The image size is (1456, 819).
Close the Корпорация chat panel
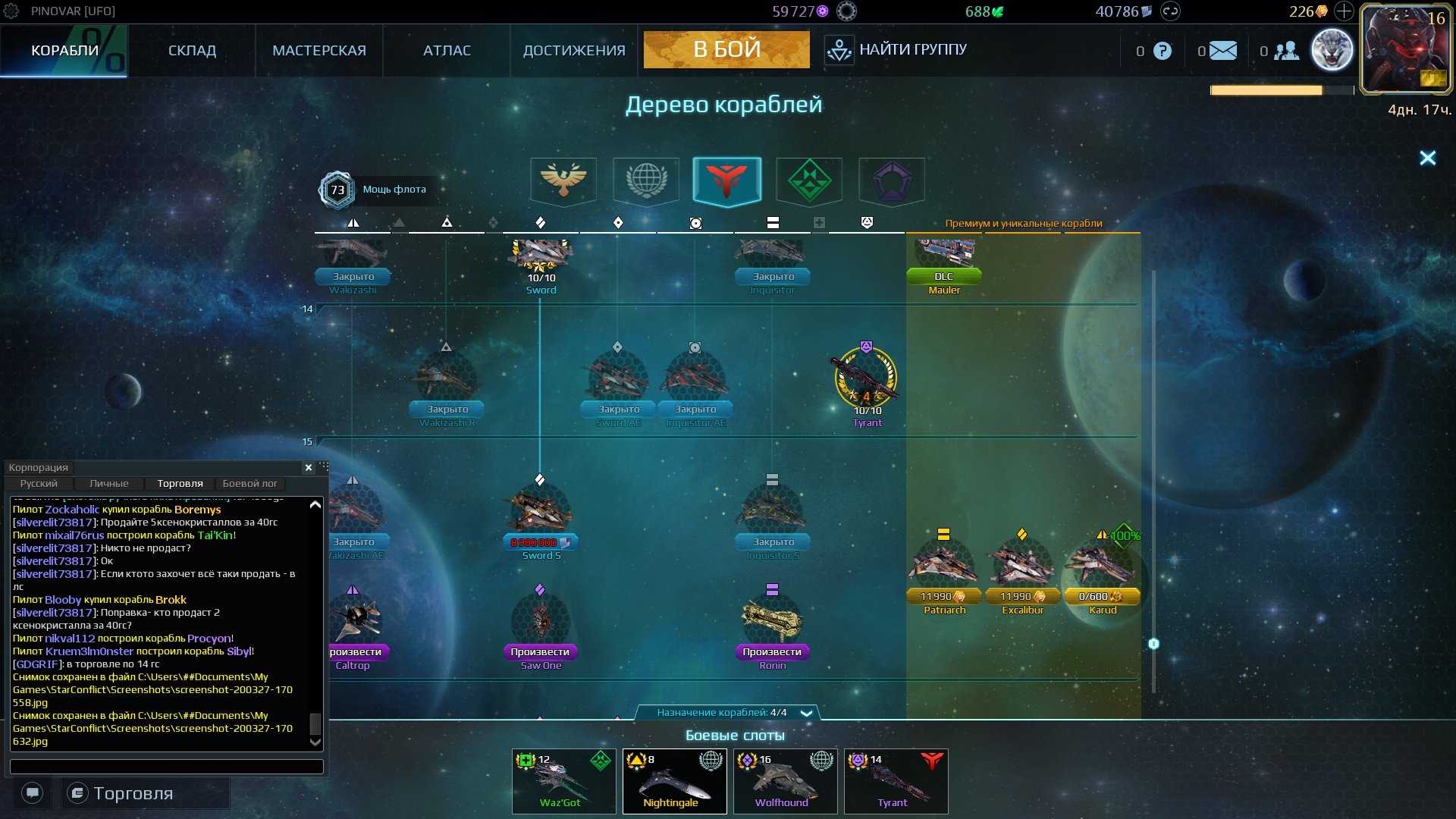pos(309,467)
